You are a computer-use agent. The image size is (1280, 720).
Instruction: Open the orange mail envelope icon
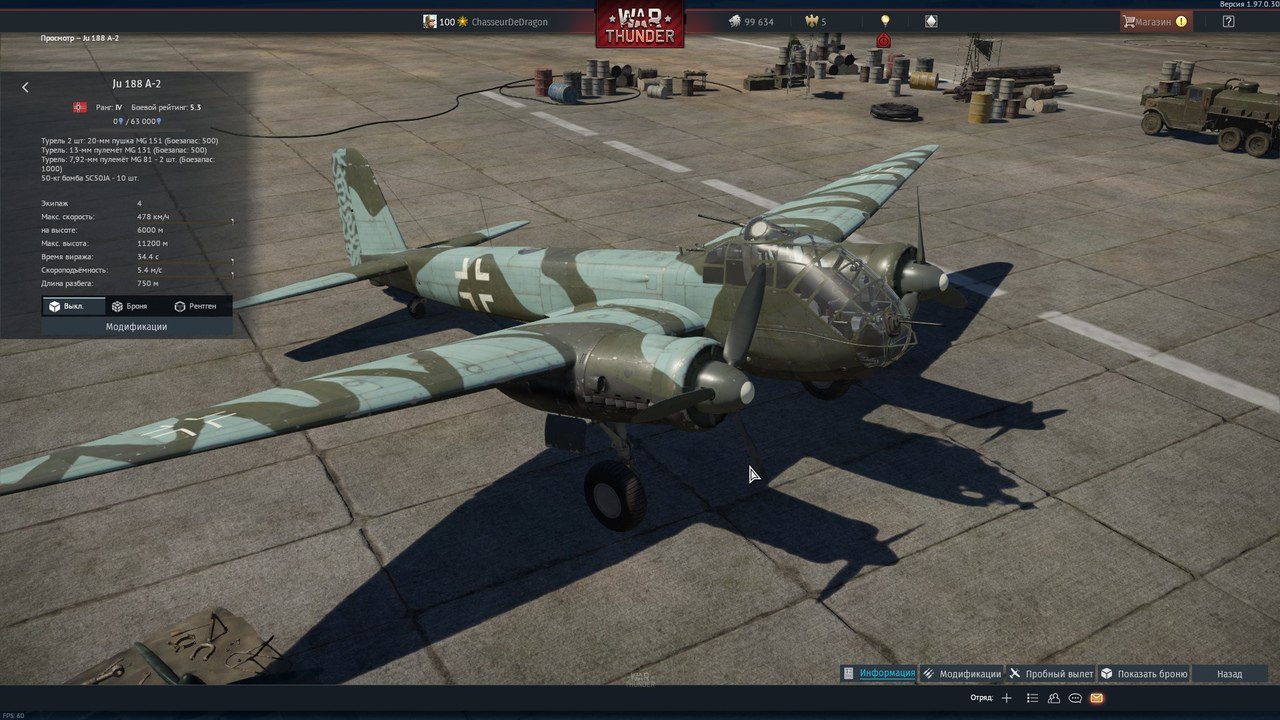pos(1097,698)
